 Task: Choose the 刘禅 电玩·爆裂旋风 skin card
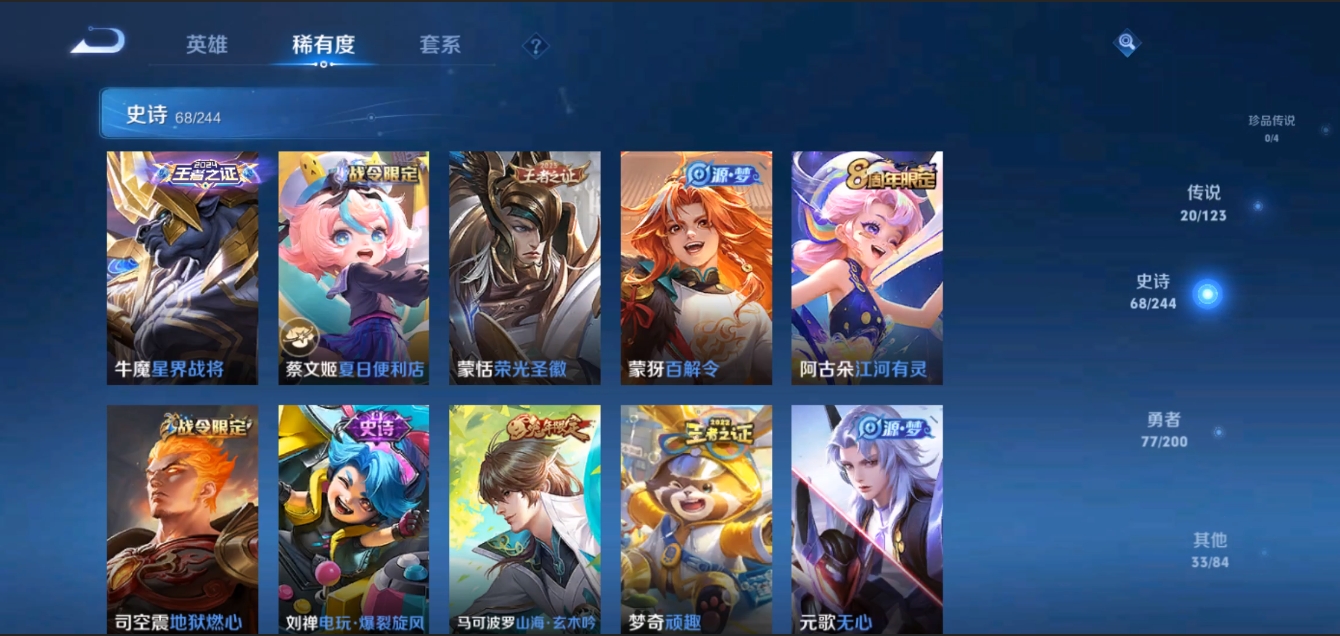click(x=353, y=518)
